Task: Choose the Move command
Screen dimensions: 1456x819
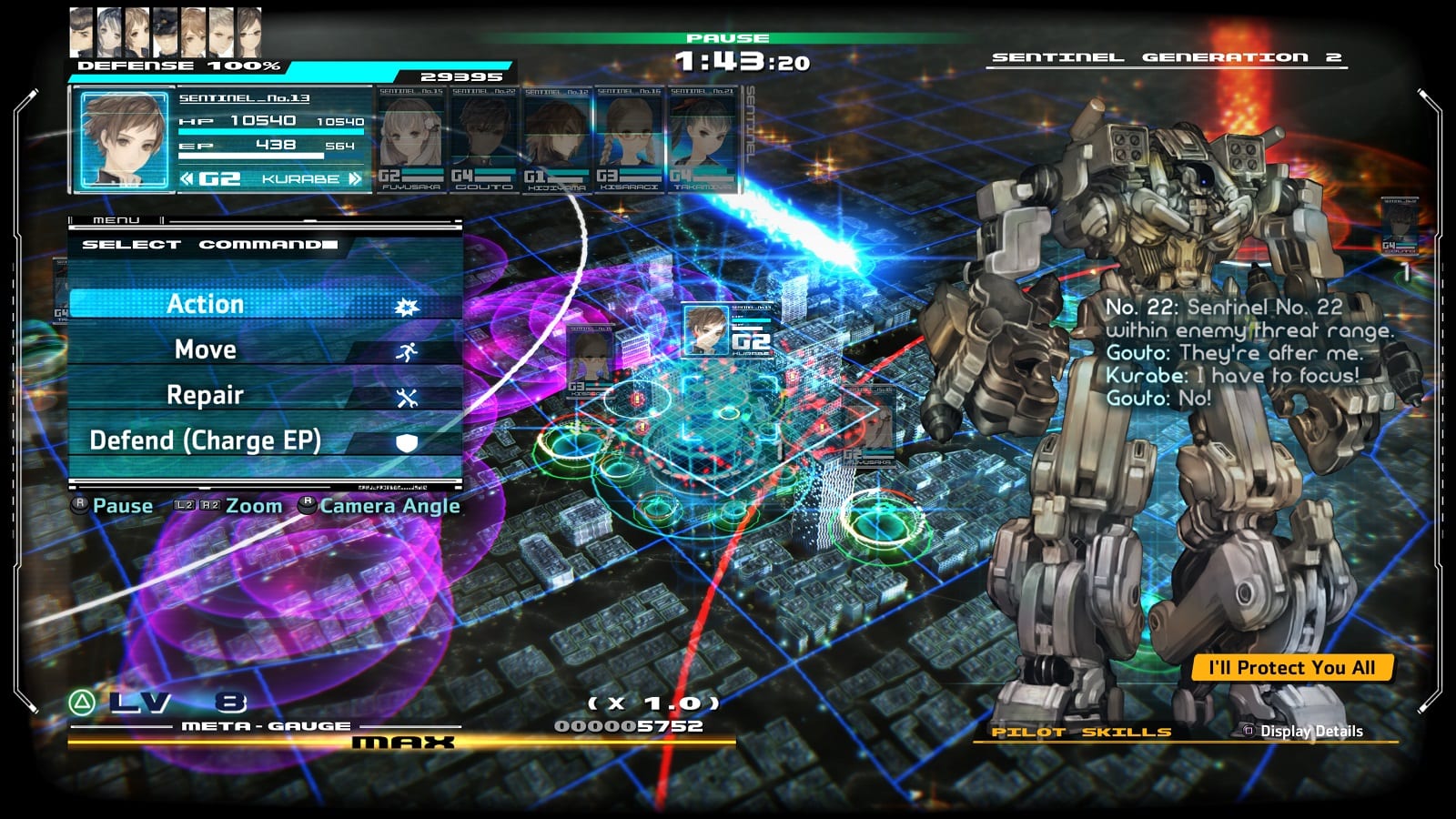Action: [264, 349]
